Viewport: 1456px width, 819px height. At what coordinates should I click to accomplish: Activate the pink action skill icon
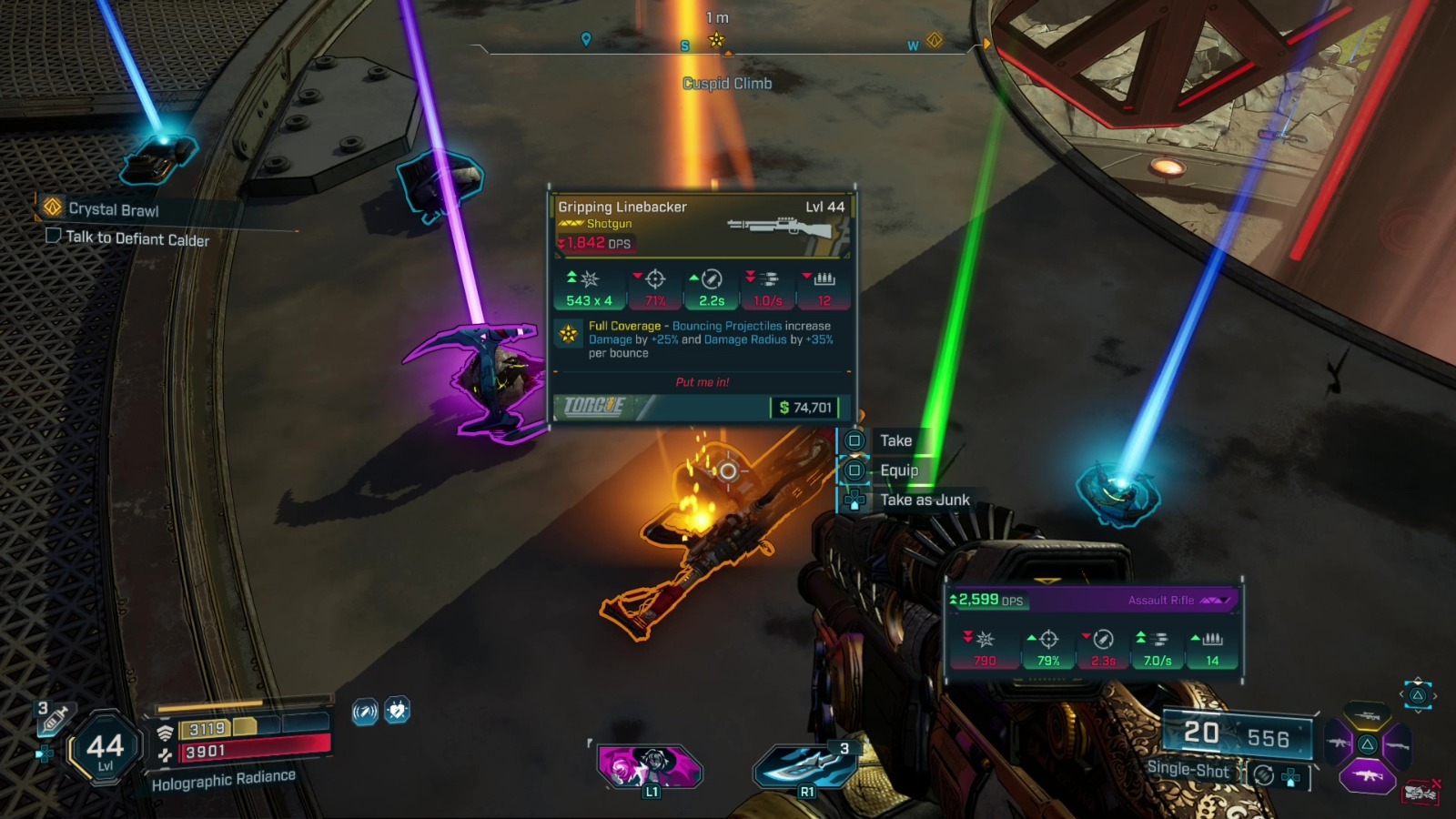click(x=649, y=766)
